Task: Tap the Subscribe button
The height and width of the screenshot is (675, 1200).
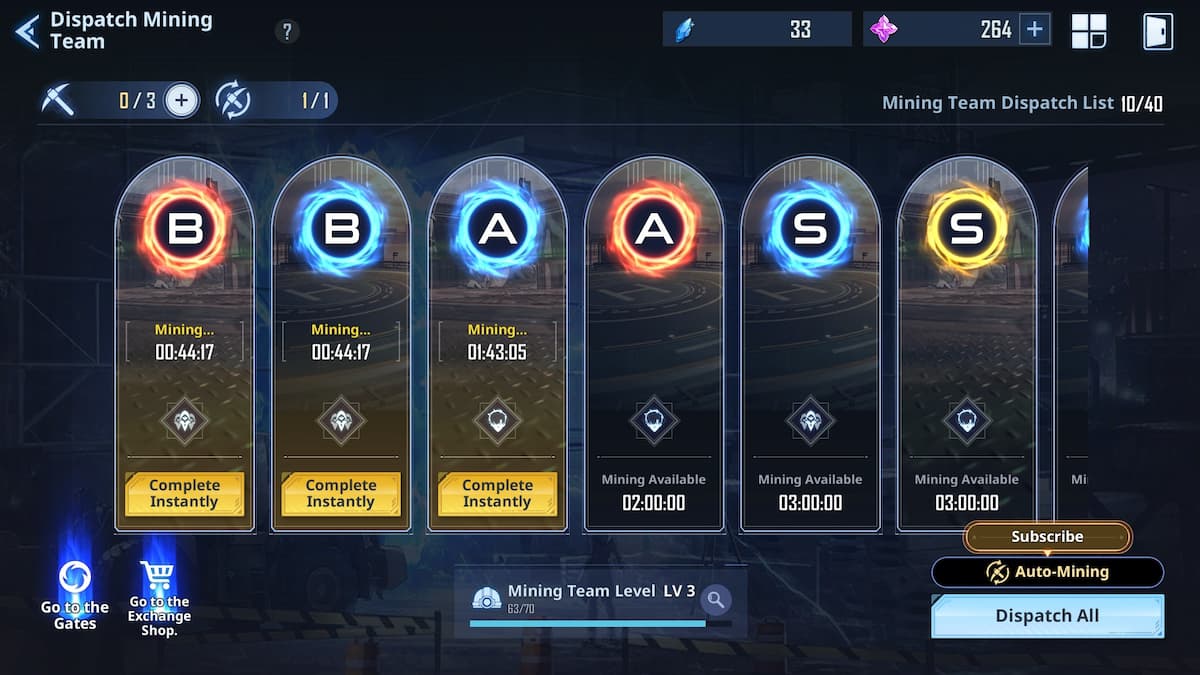Action: coord(1047,537)
